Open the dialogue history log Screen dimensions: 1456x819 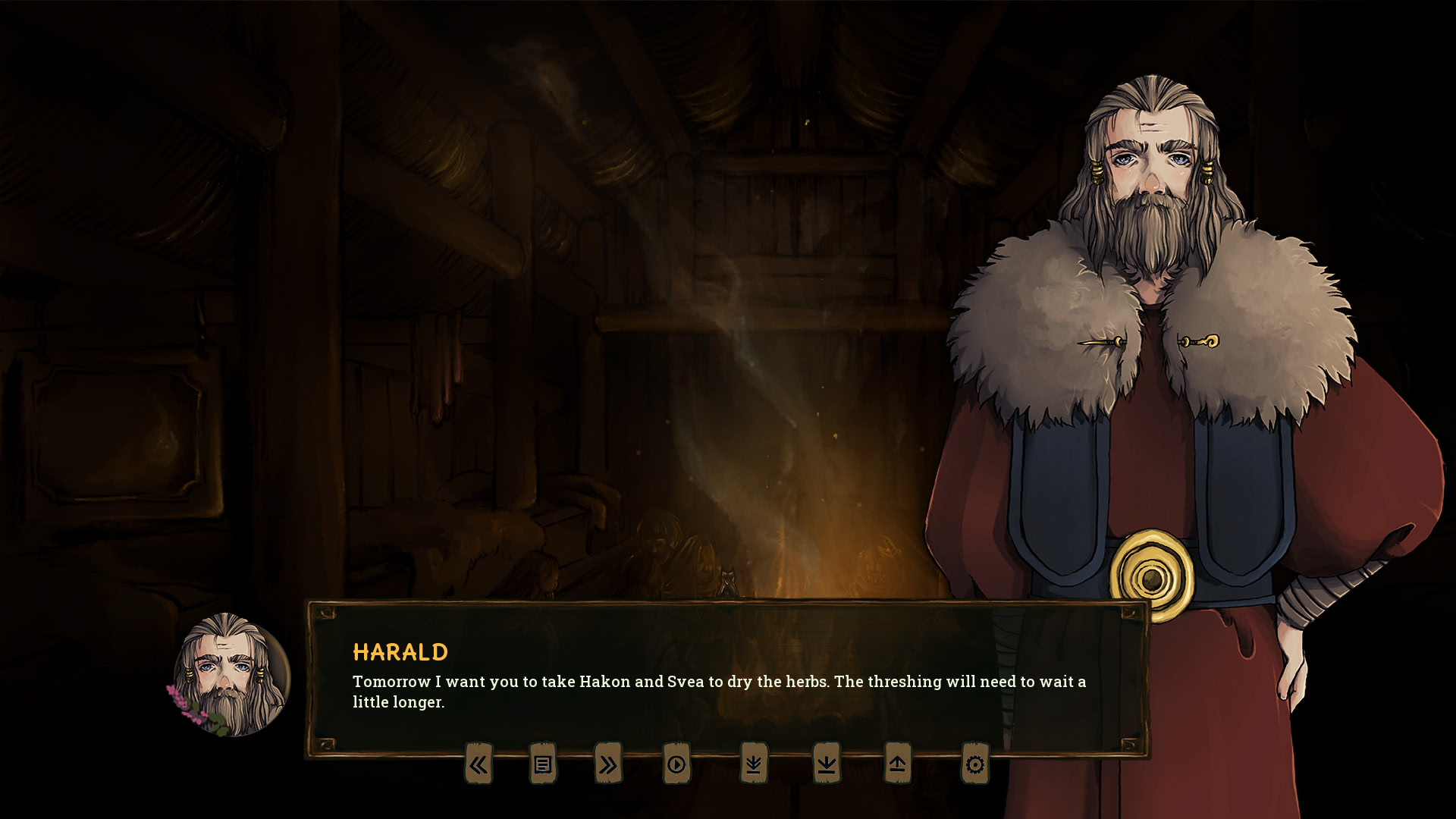point(543,764)
